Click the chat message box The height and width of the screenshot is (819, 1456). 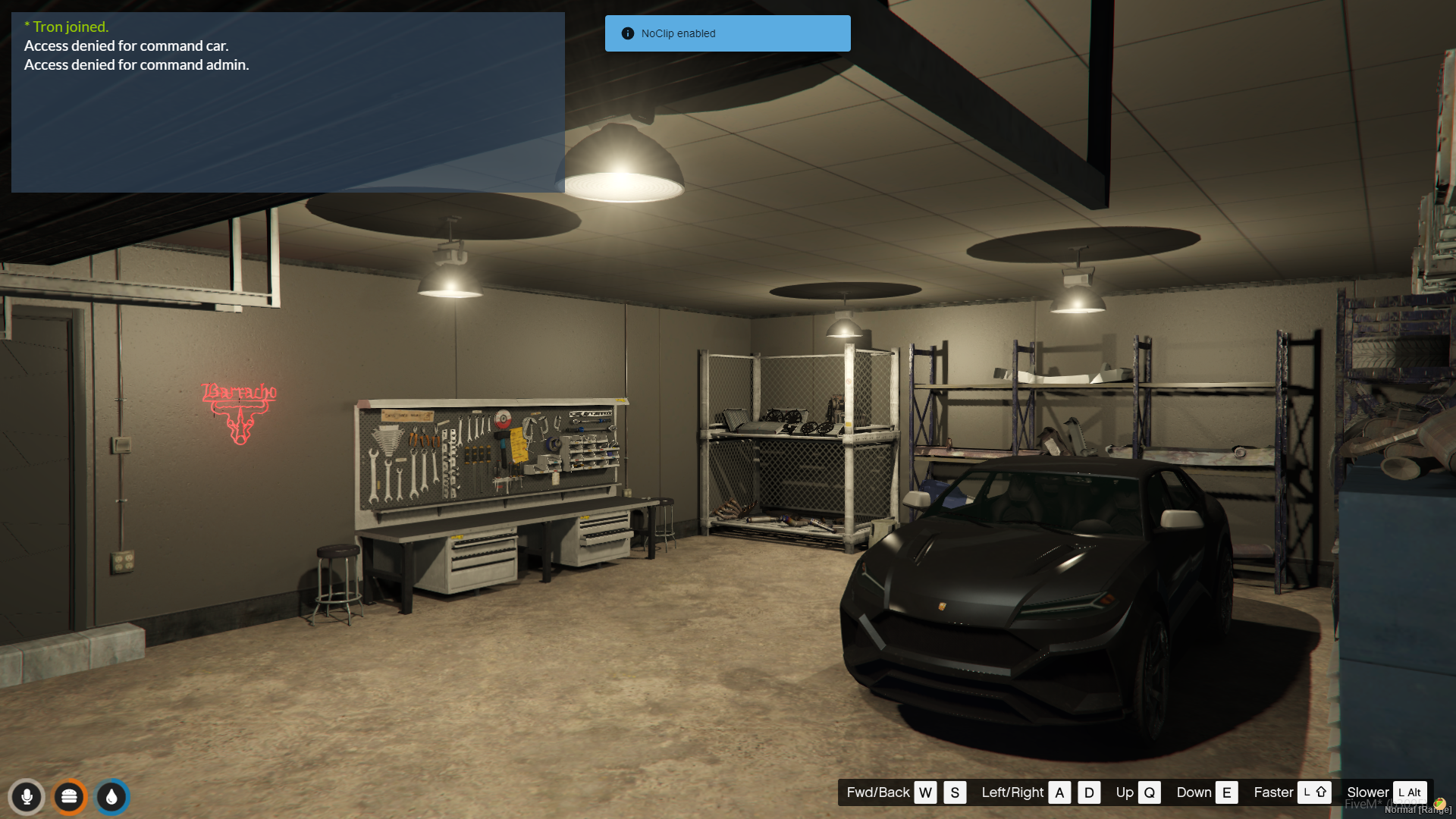287,102
